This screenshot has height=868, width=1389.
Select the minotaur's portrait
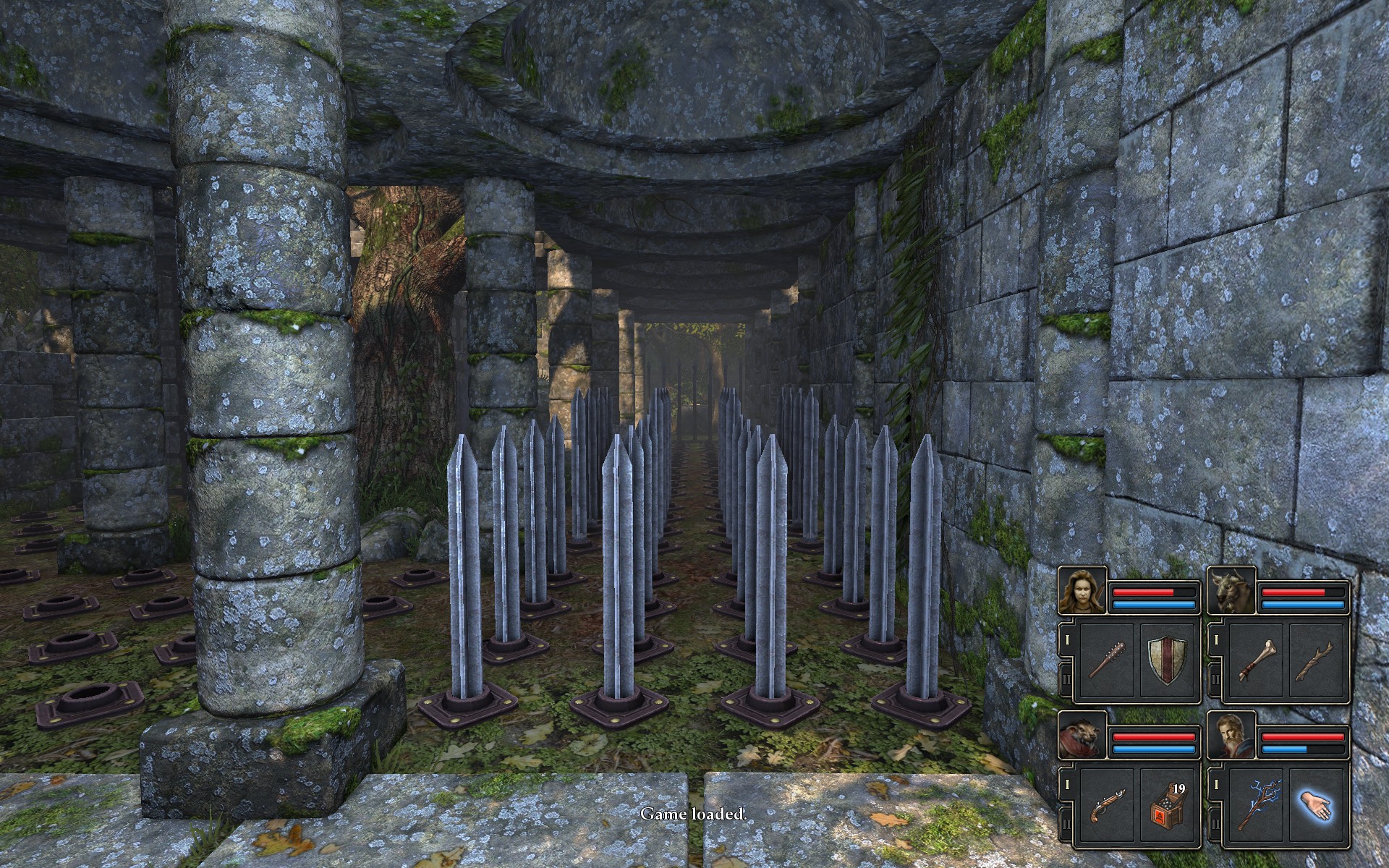(1232, 591)
